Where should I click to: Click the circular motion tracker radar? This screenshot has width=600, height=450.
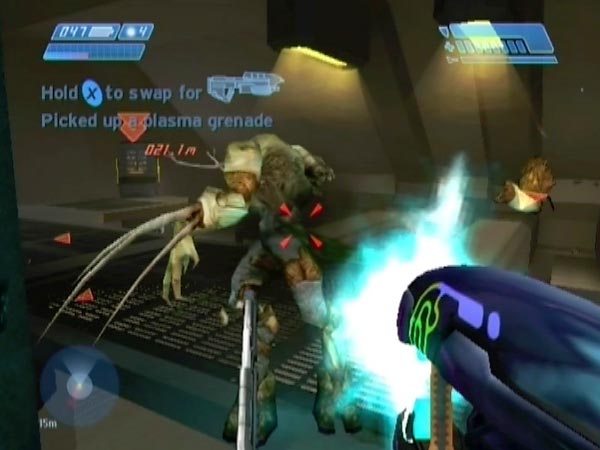[79, 385]
